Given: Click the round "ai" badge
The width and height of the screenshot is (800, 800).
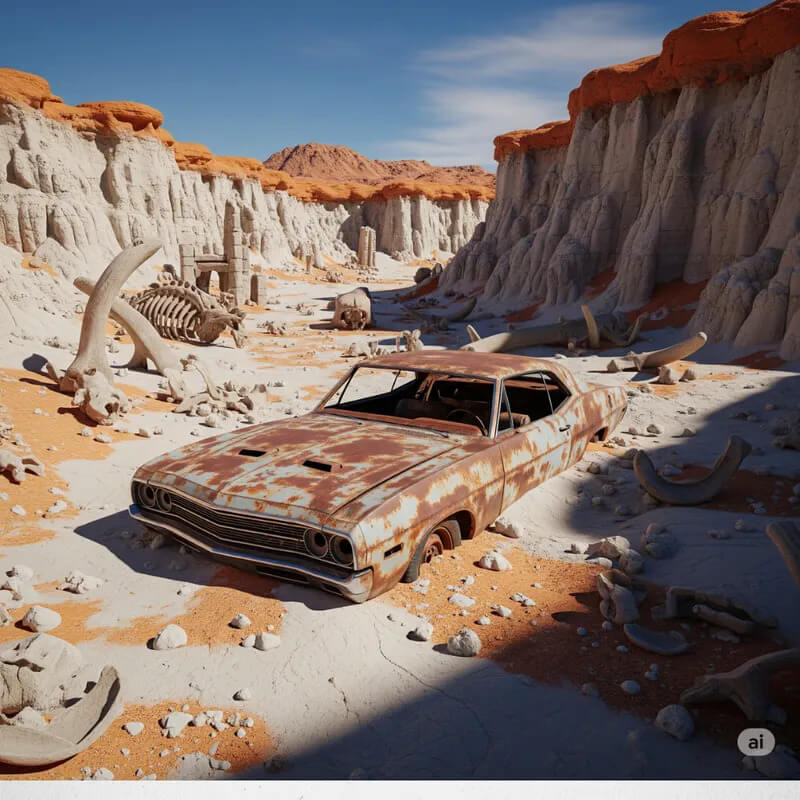Looking at the screenshot, I should click(755, 742).
